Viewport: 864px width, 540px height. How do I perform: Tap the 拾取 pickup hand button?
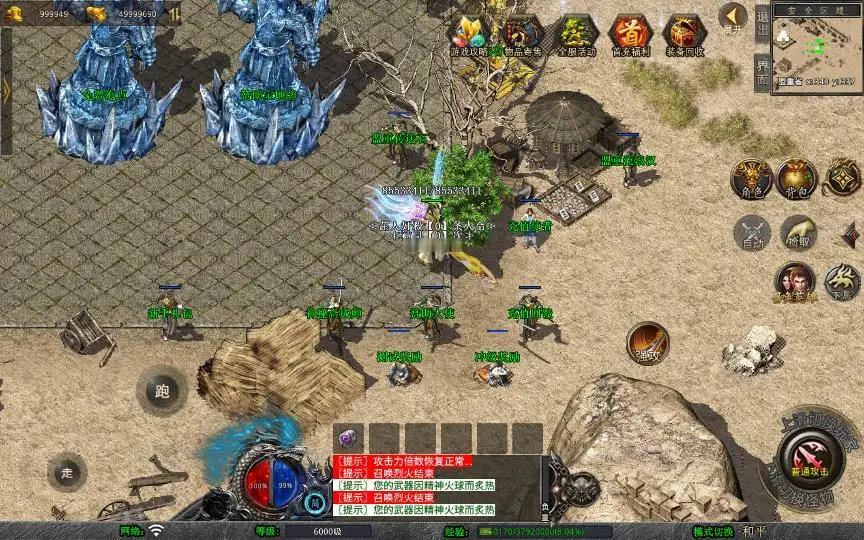coord(797,233)
